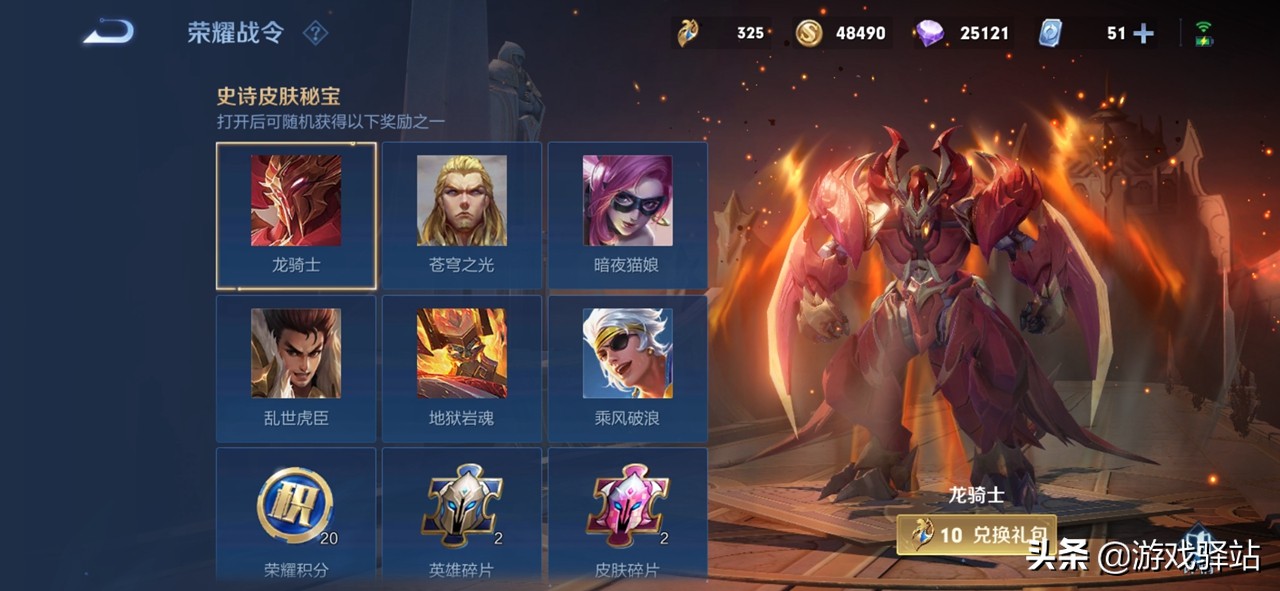Open the purple diamond currency counter
The width and height of the screenshot is (1280, 591).
click(960, 33)
